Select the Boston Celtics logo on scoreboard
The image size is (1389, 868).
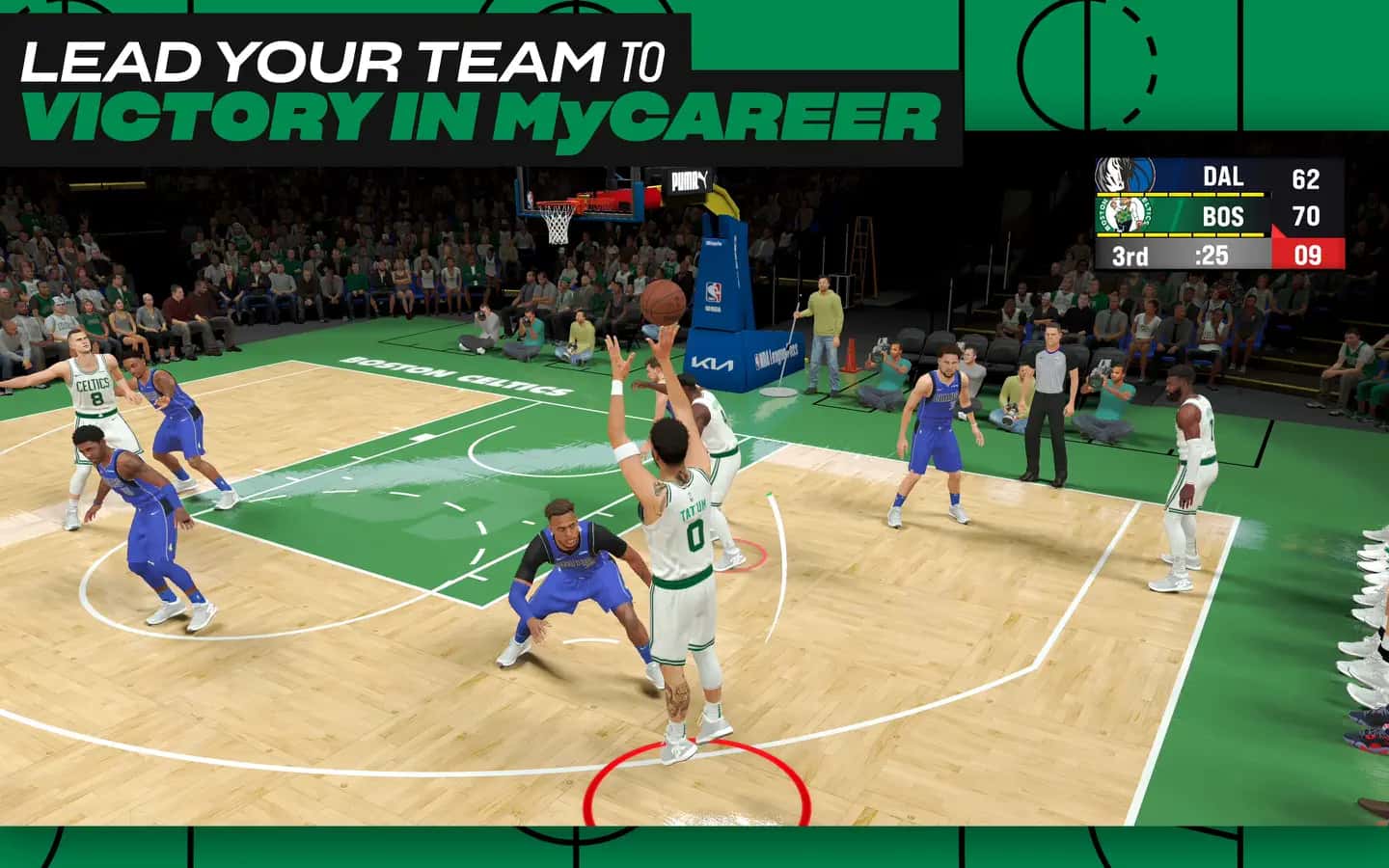click(x=1122, y=213)
